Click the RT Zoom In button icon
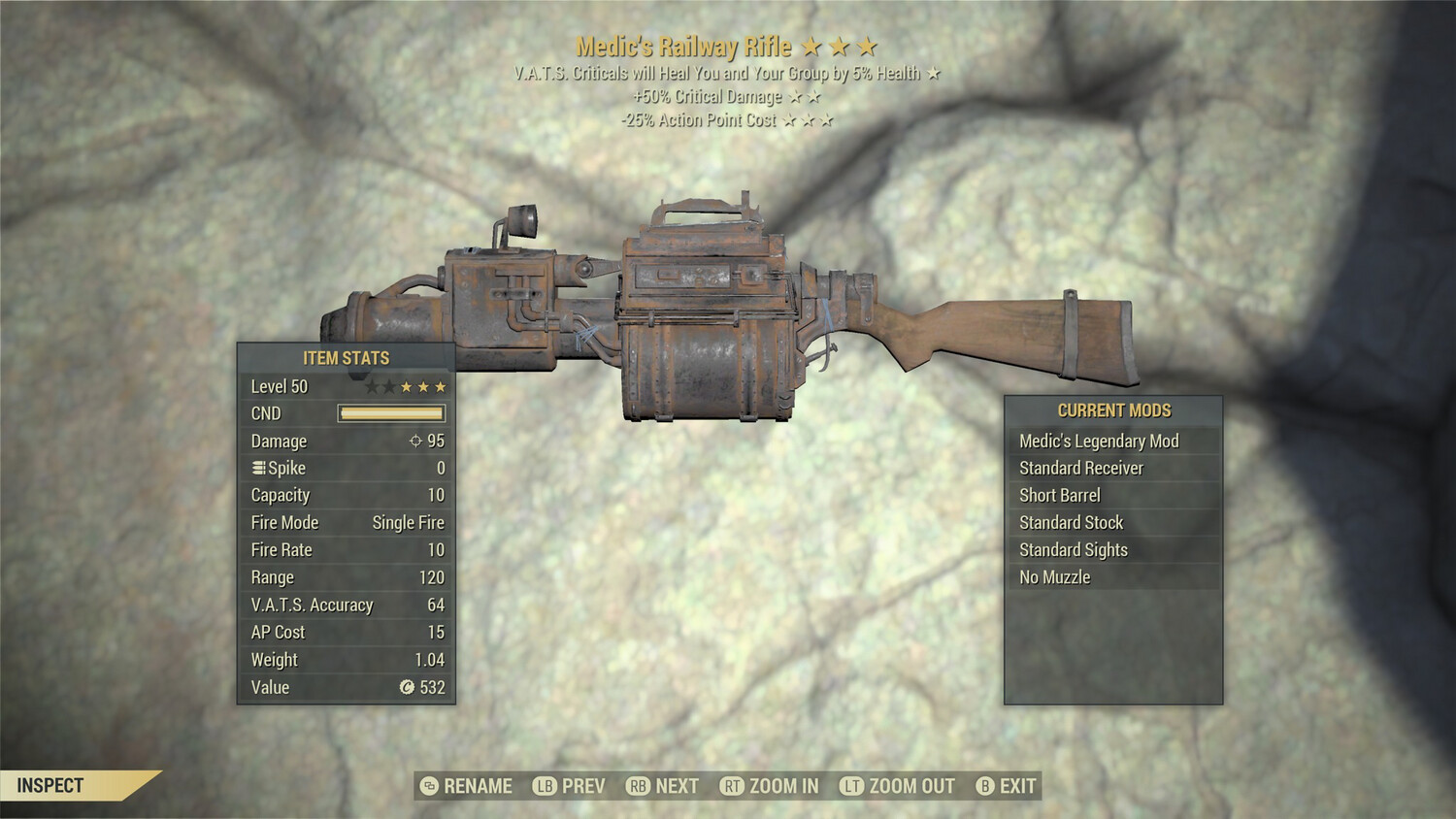Screen dimensions: 1456x819 coord(733,786)
